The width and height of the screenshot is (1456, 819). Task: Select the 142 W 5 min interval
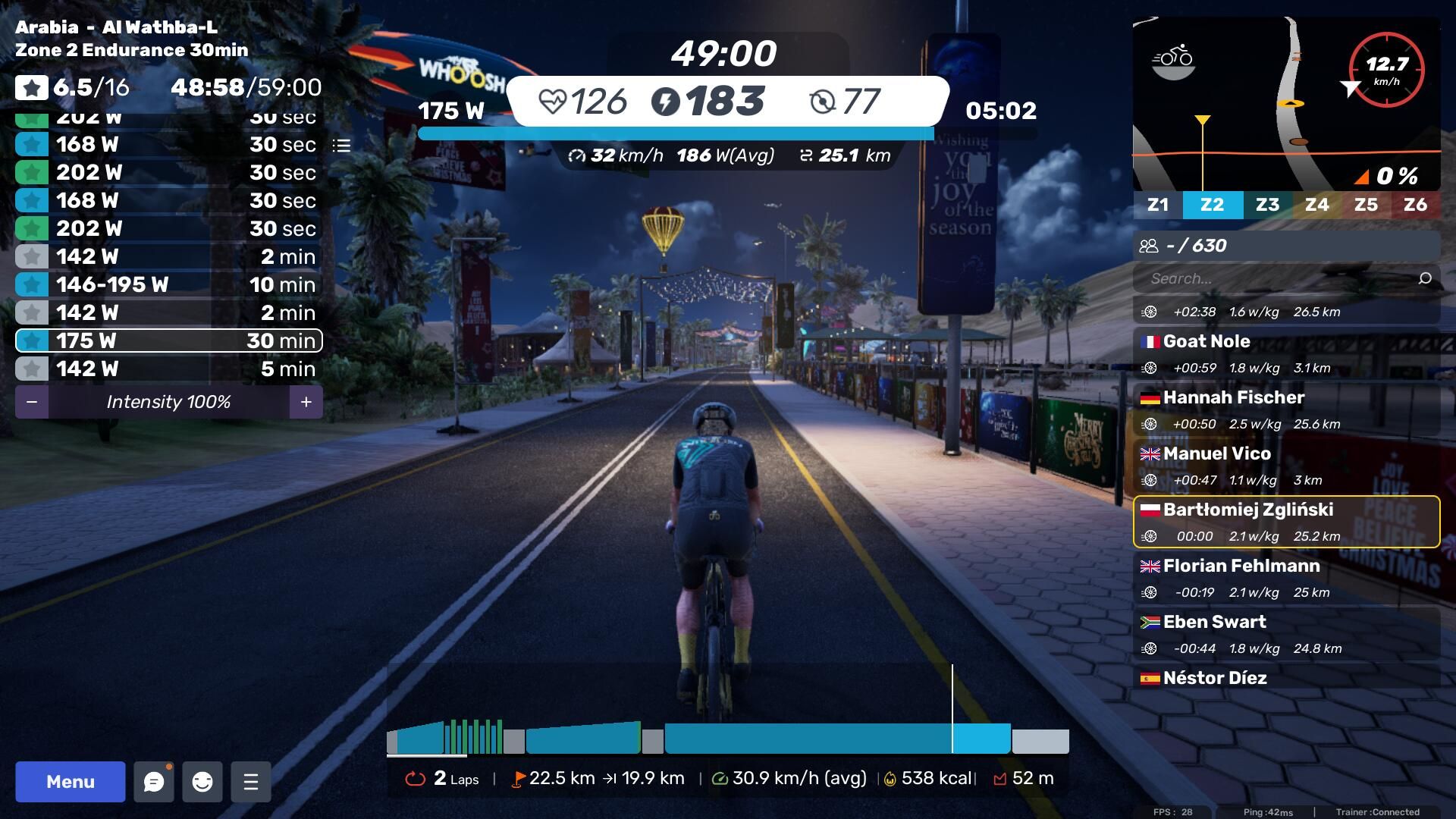pyautogui.click(x=168, y=369)
